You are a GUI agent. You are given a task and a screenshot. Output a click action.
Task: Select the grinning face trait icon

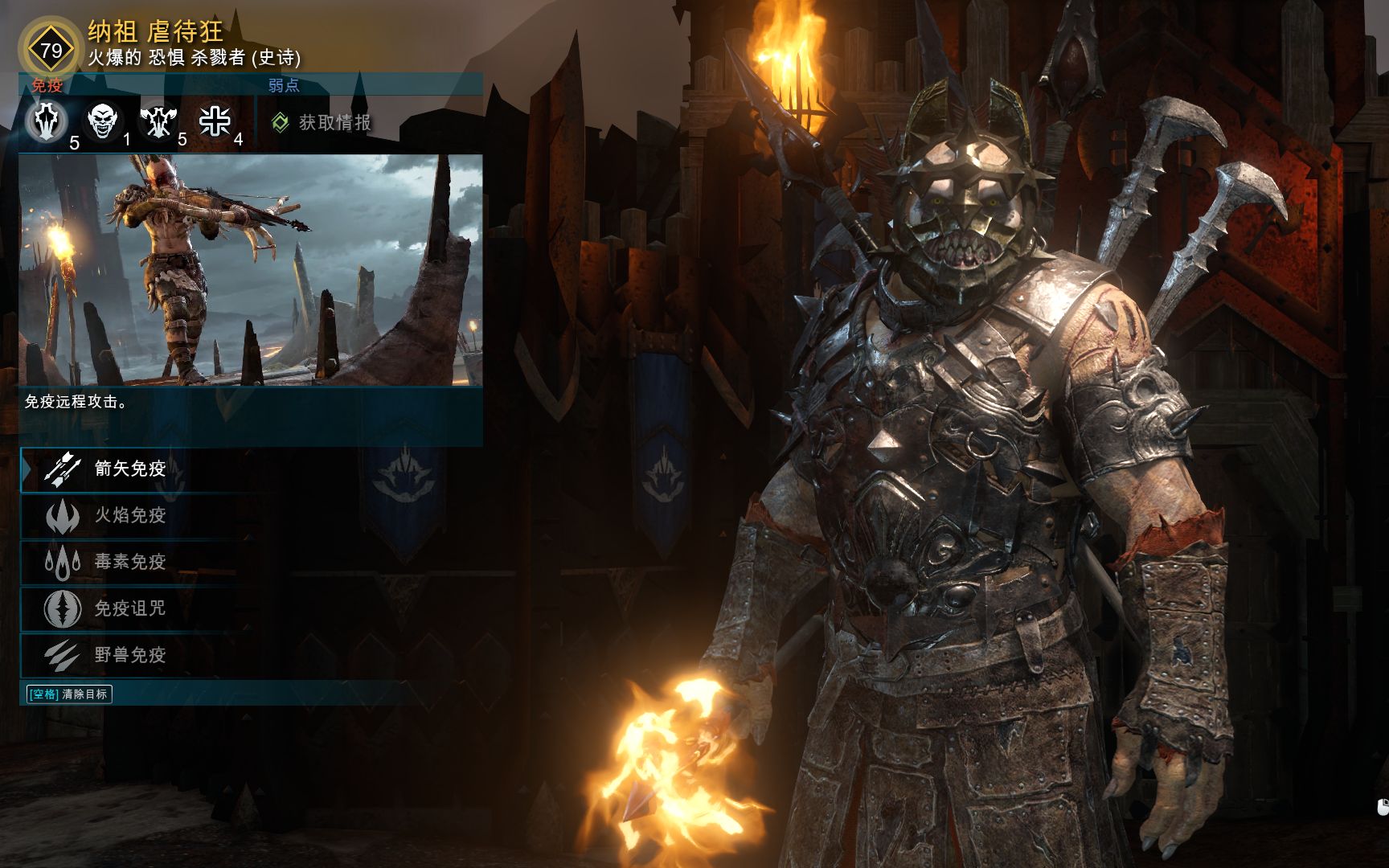pyautogui.click(x=104, y=121)
